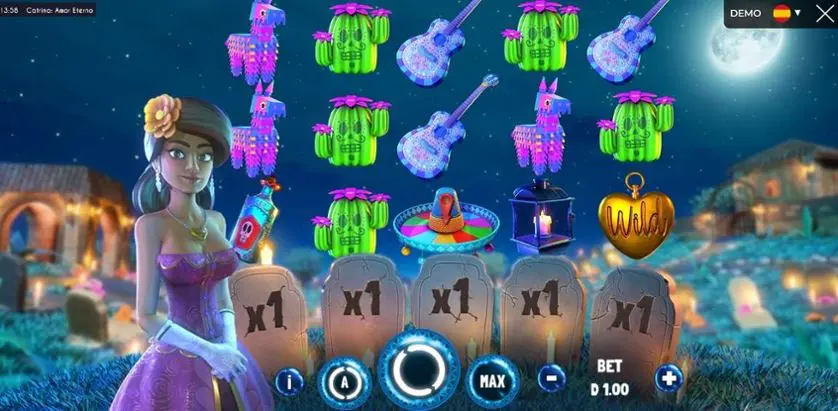
Task: Set the MAX bet
Action: click(x=492, y=380)
